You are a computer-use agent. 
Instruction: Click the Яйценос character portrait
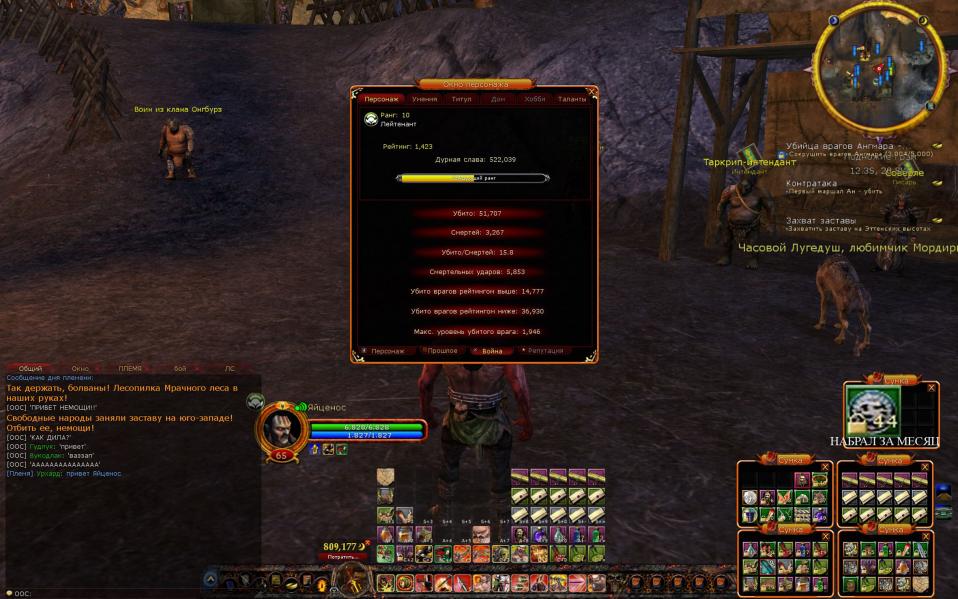pos(280,428)
